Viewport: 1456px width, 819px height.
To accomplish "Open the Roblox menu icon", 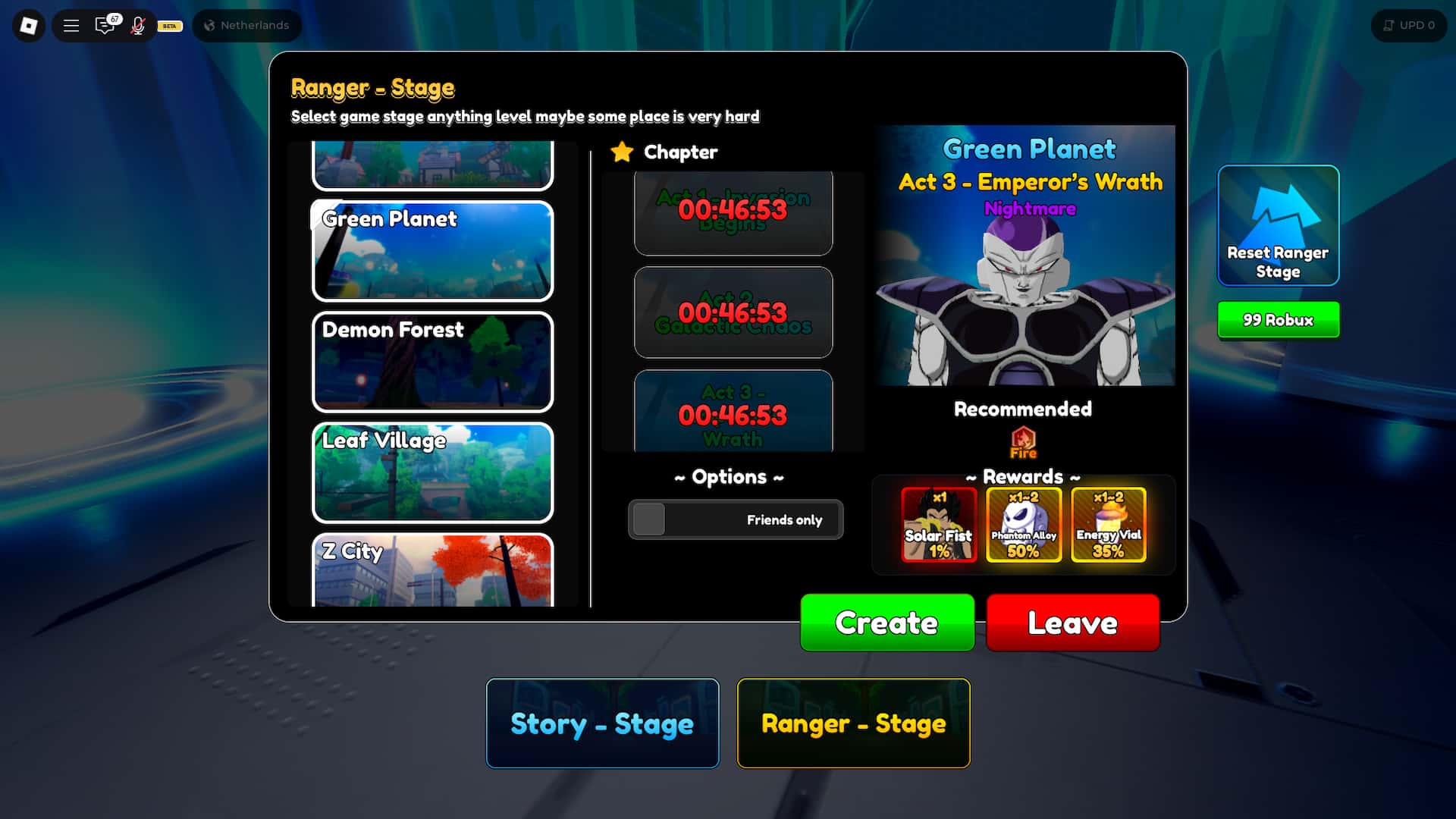I will pos(27,25).
